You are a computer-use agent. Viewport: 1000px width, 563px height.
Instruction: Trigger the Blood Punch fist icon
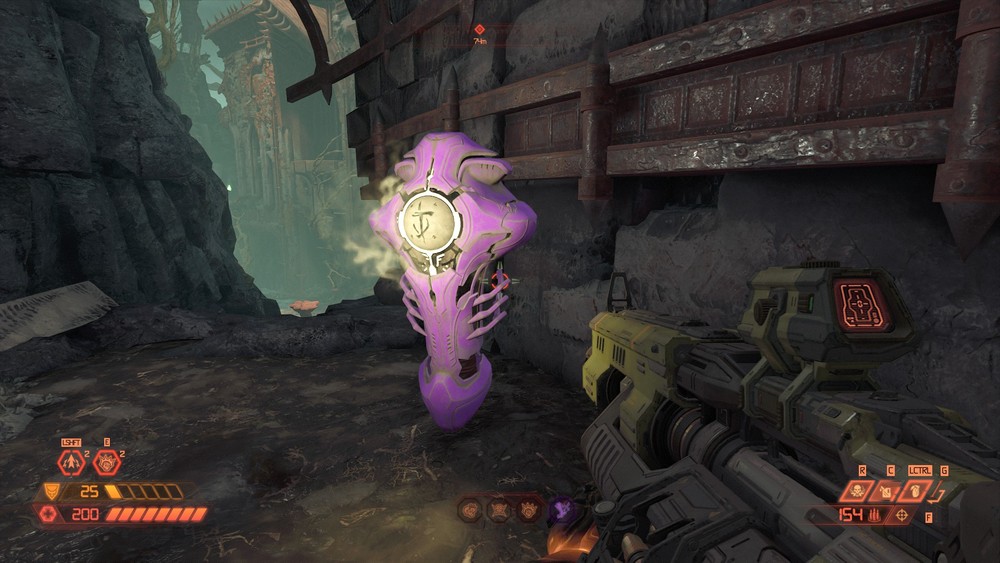(105, 462)
